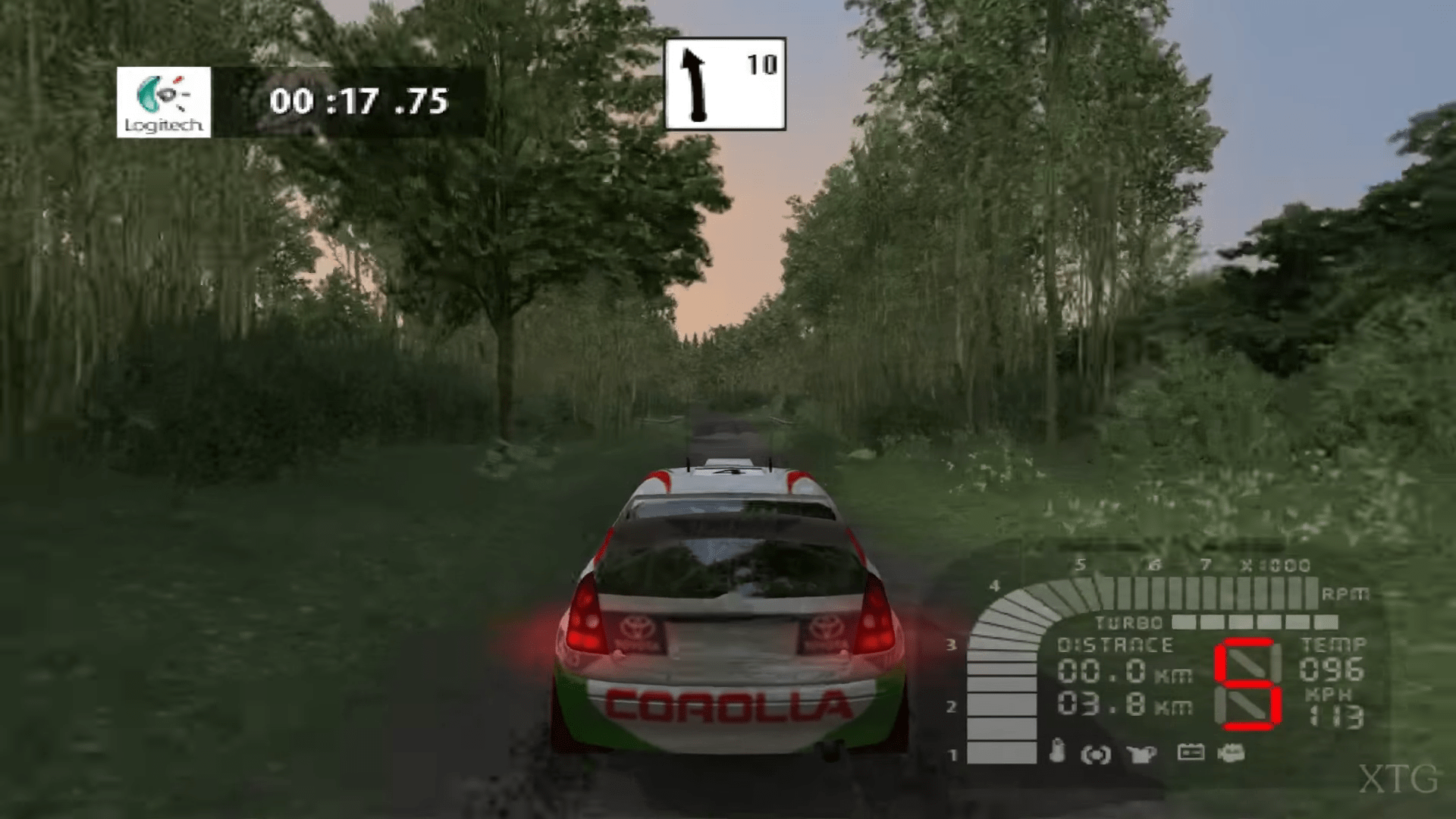Click the engine warning icon
This screenshot has width=1456, height=819.
point(1231,753)
